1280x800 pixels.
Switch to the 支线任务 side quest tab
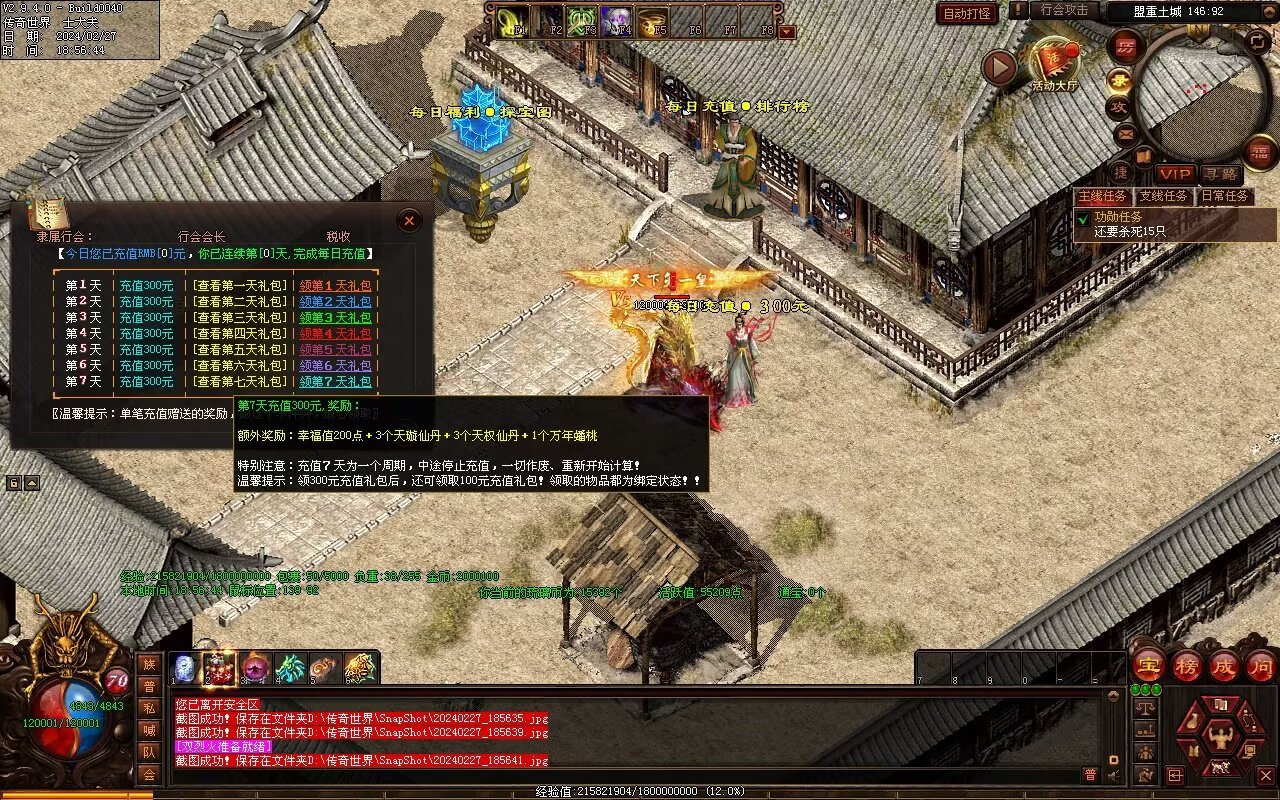click(x=1163, y=196)
